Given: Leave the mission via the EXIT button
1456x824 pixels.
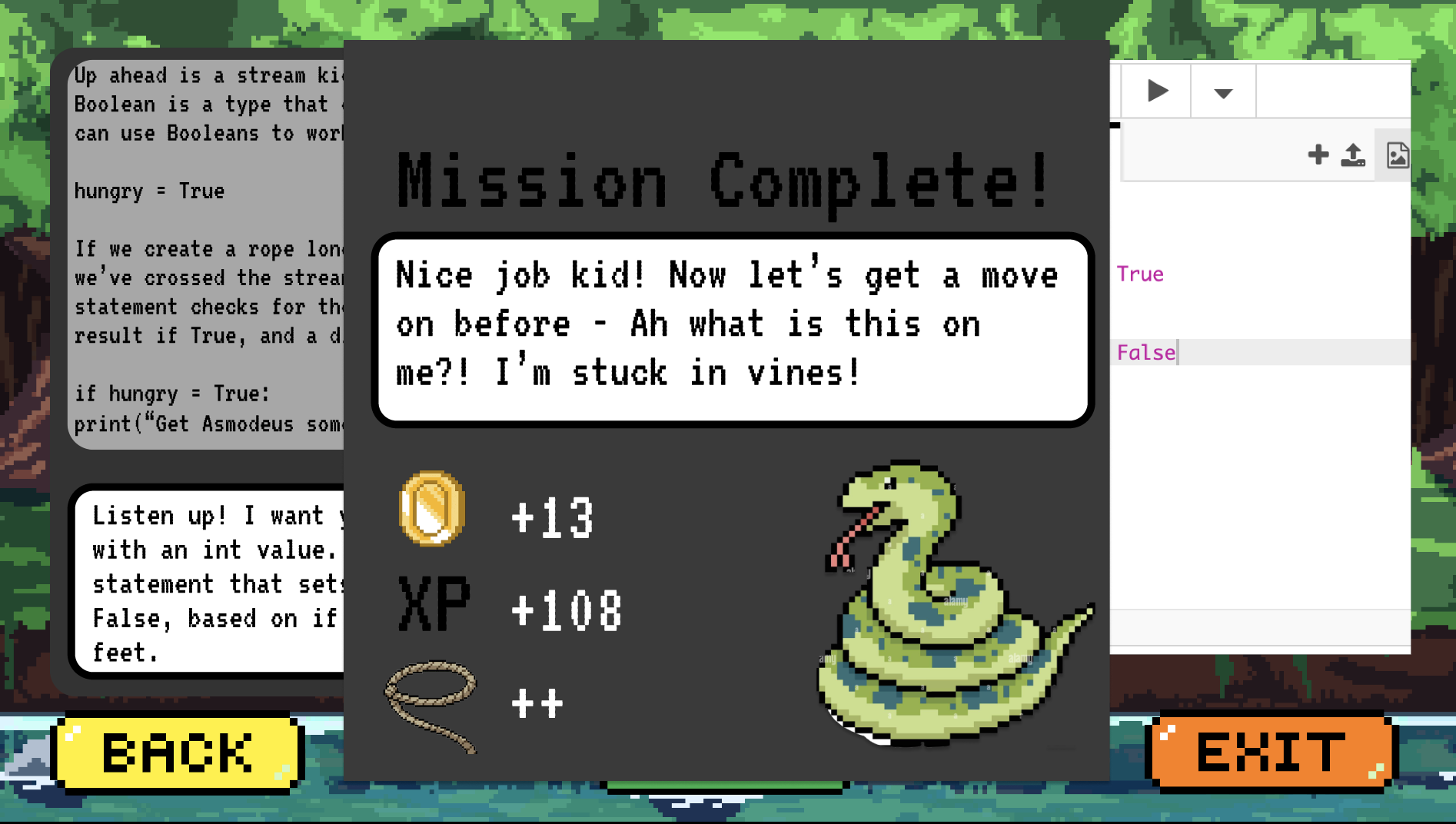Looking at the screenshot, I should coord(1271,752).
